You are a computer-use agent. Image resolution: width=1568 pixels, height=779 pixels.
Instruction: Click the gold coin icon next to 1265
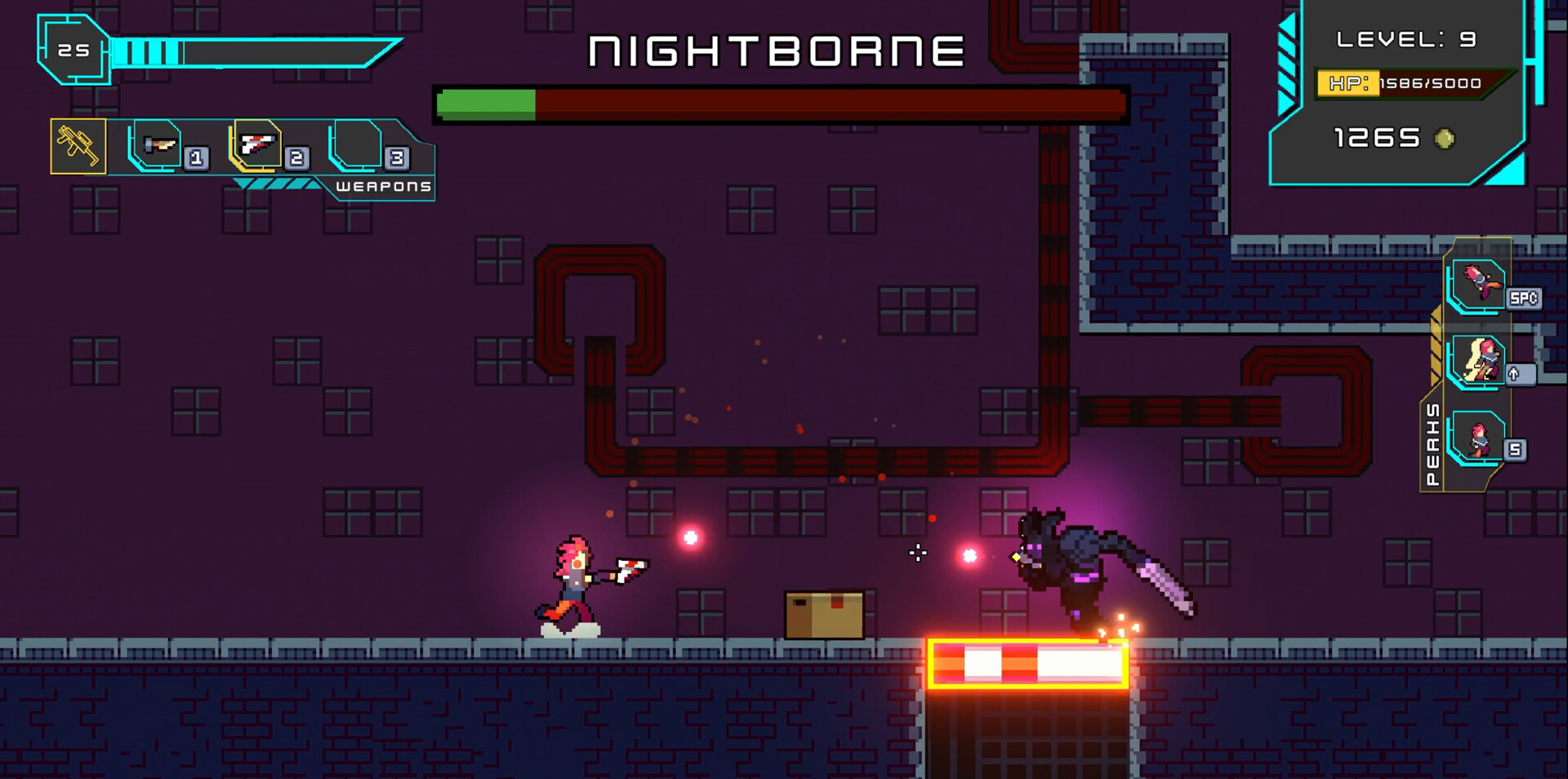tap(1445, 139)
